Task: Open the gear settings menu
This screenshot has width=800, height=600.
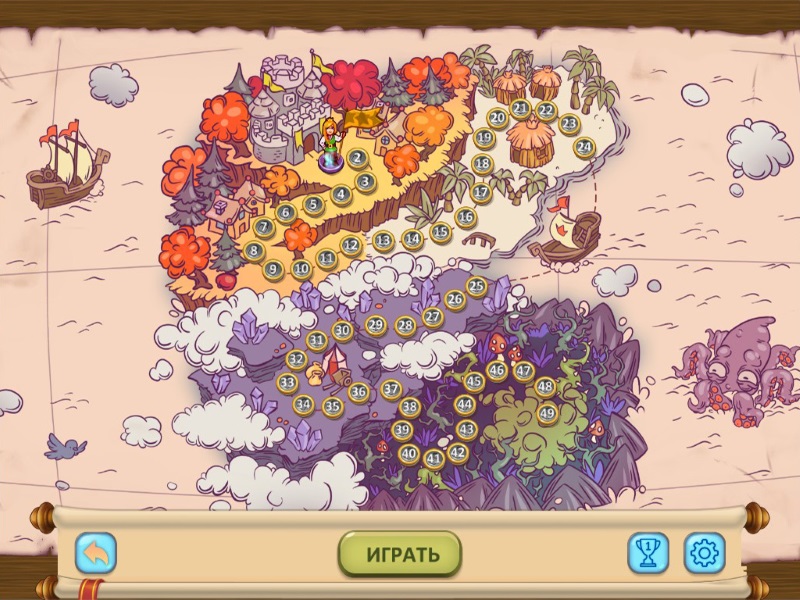Action: click(704, 553)
